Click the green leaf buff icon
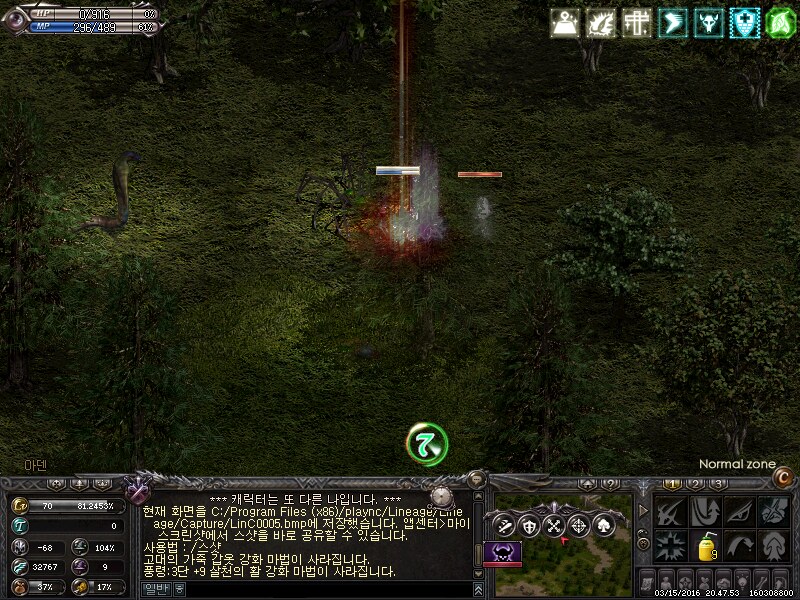 [x=780, y=22]
